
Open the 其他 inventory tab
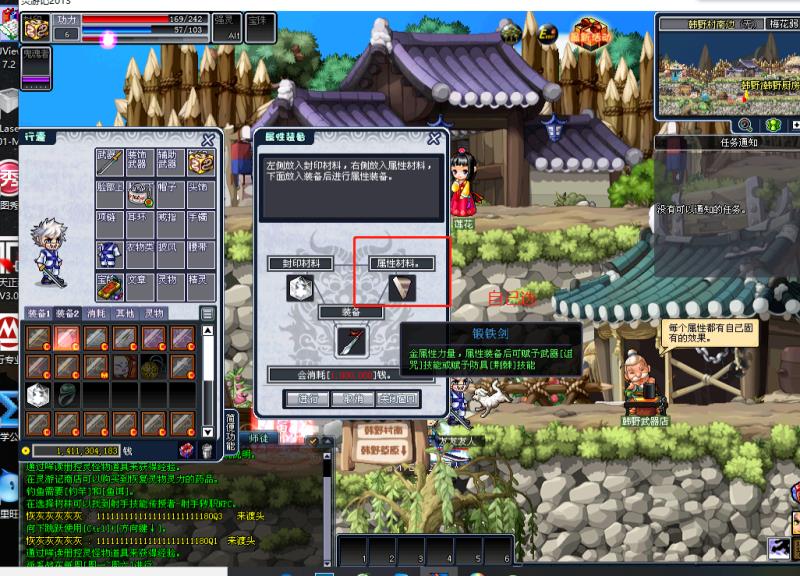point(124,313)
